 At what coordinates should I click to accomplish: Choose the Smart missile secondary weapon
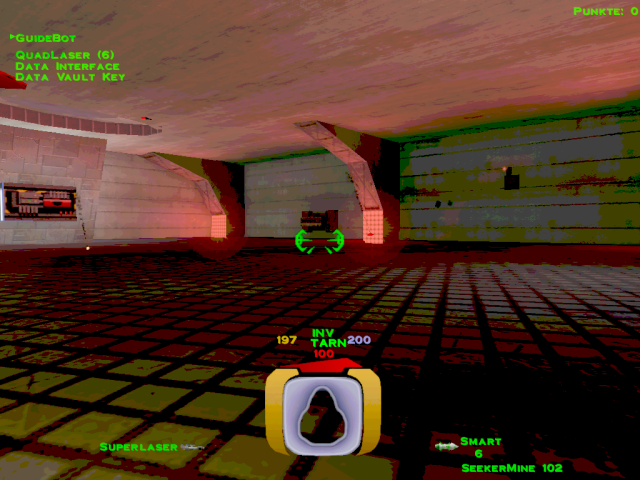(x=480, y=441)
